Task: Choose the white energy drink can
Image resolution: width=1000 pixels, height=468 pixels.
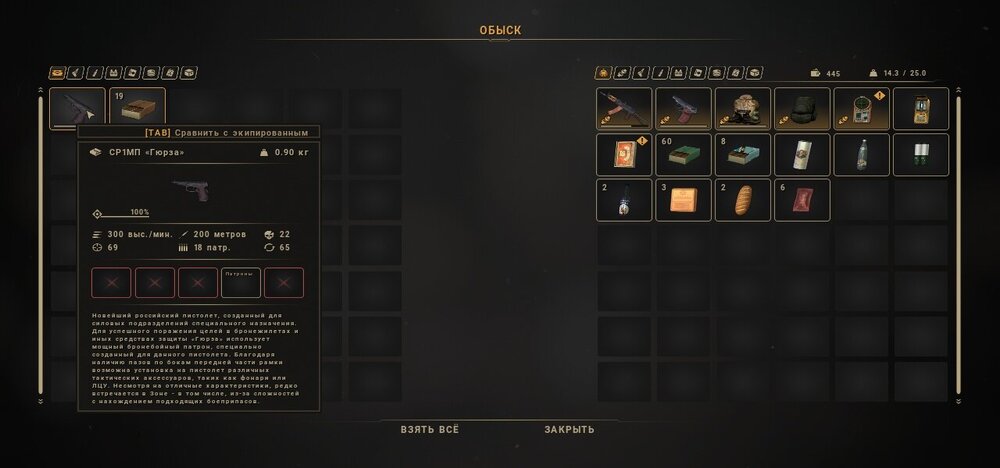Action: click(x=802, y=155)
